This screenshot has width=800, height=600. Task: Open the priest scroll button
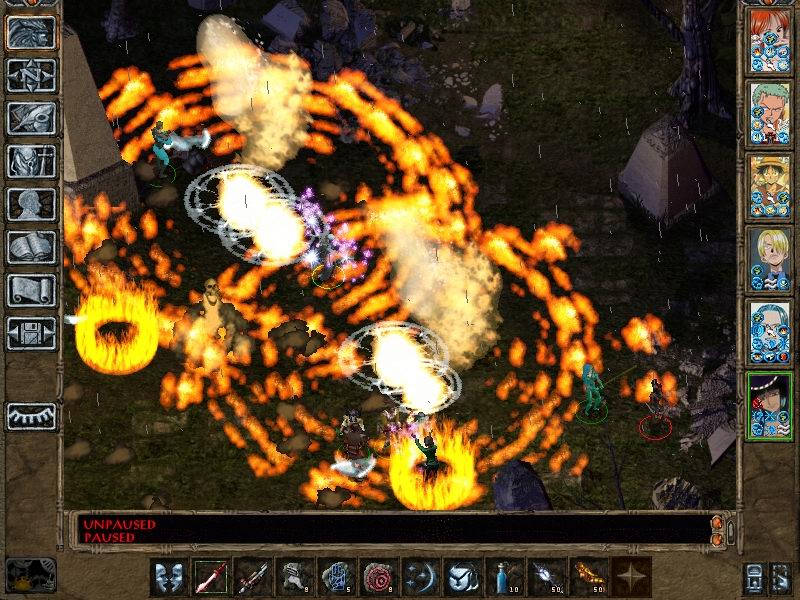click(x=31, y=290)
